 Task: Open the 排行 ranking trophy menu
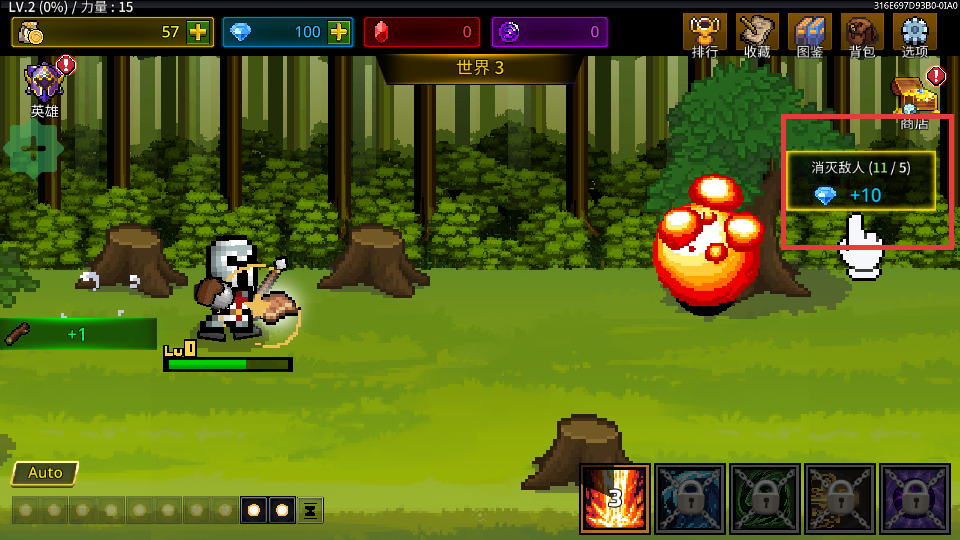705,34
